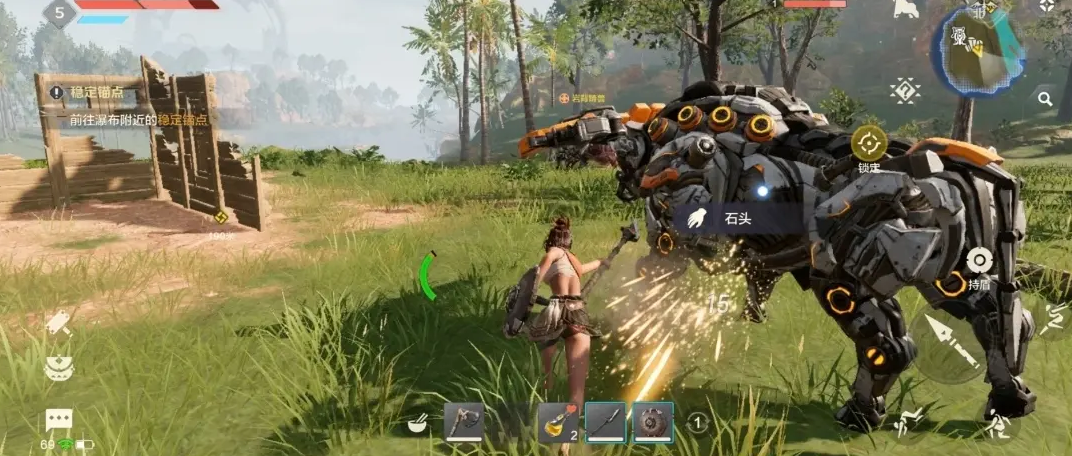Tap the magnifying glass search icon
The height and width of the screenshot is (456, 1072).
(x=1045, y=99)
